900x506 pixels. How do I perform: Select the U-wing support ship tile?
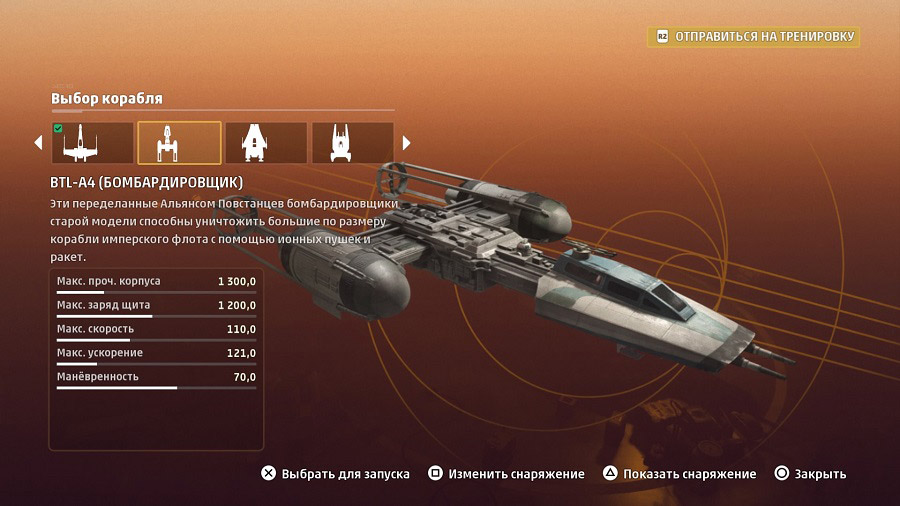[x=353, y=143]
